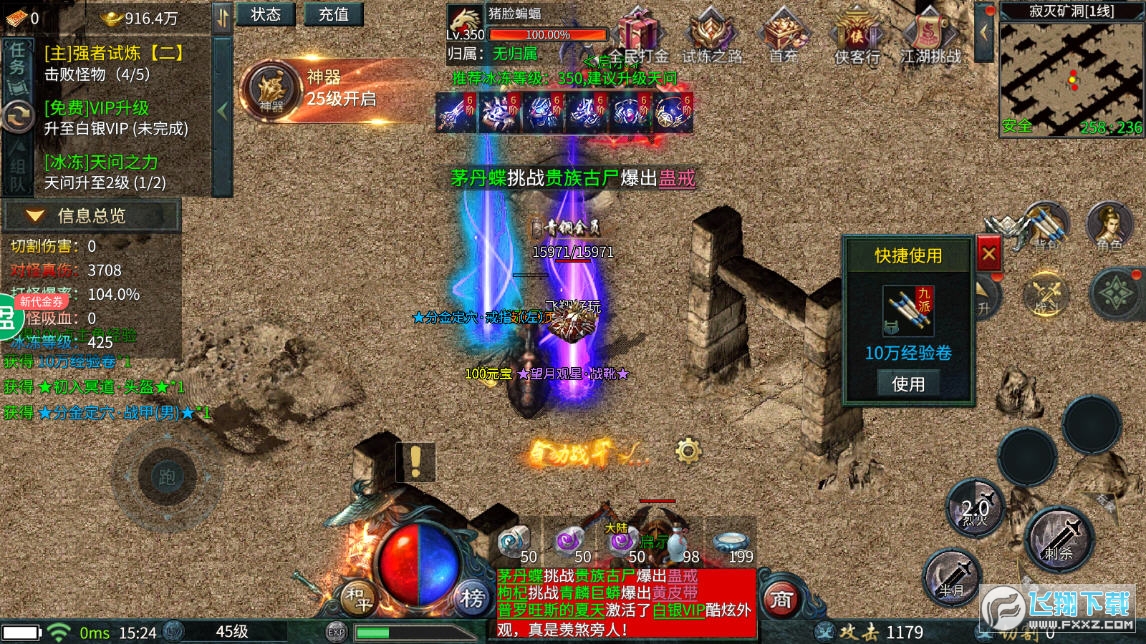Open the 角色 character portrait menu
This screenshot has height=644, width=1146.
coord(1109,225)
